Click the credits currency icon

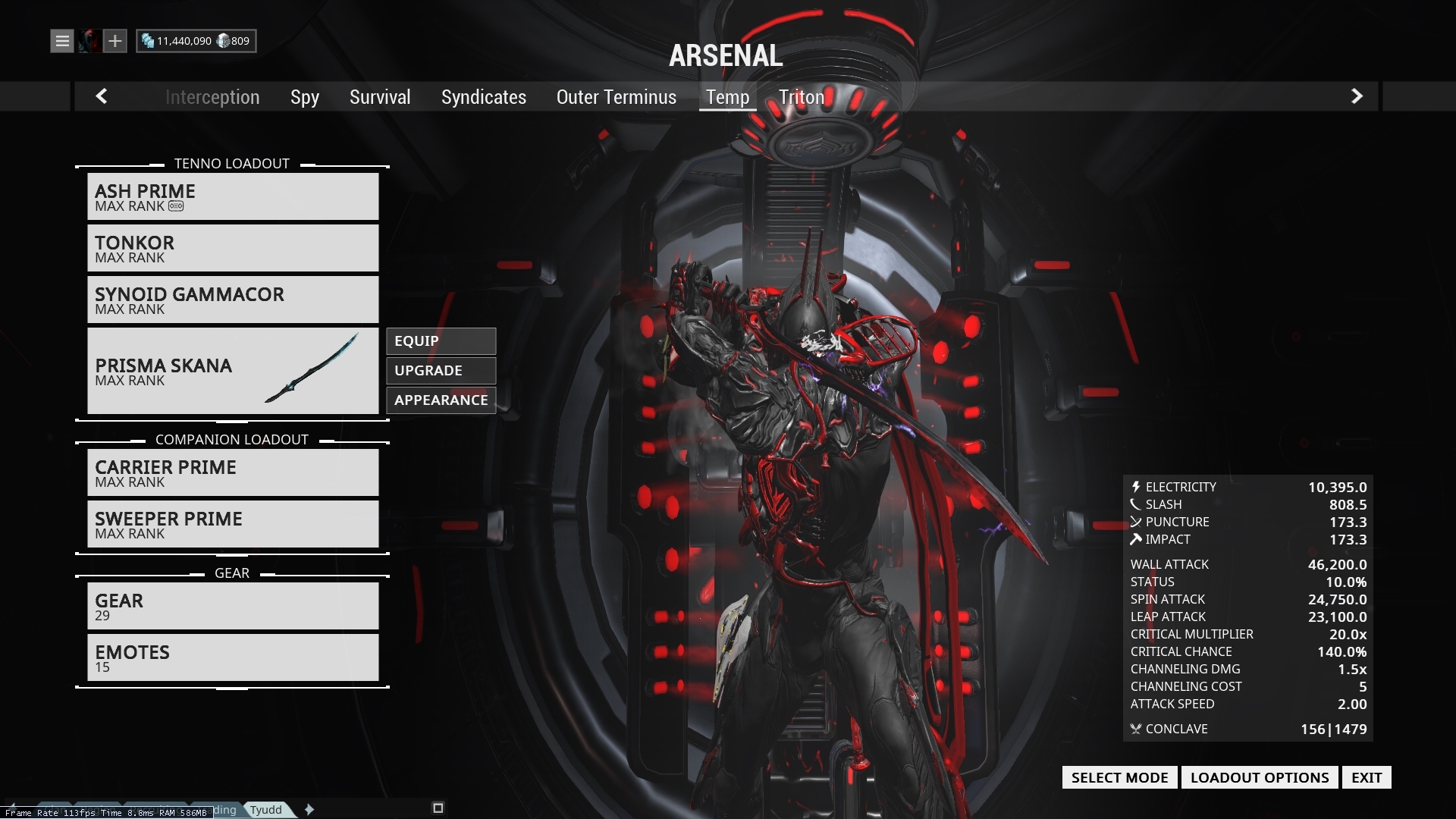149,40
